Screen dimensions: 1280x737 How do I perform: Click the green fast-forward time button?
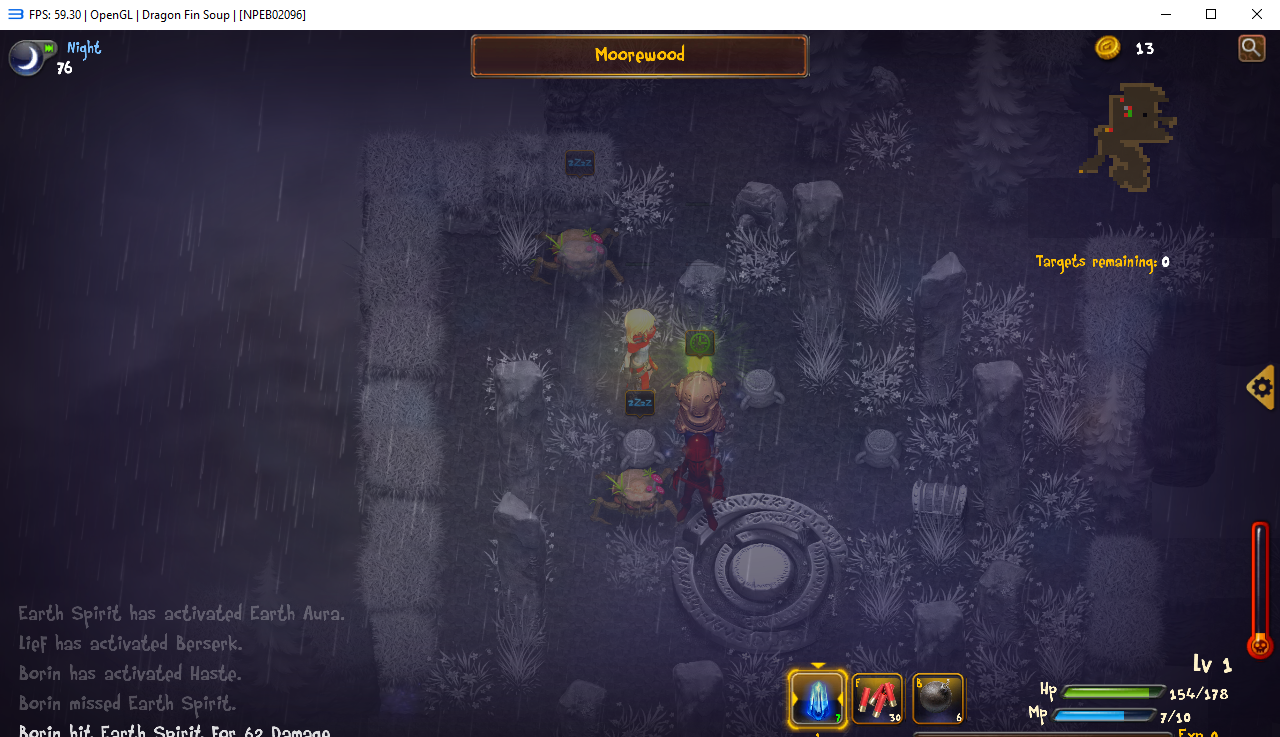click(x=49, y=48)
